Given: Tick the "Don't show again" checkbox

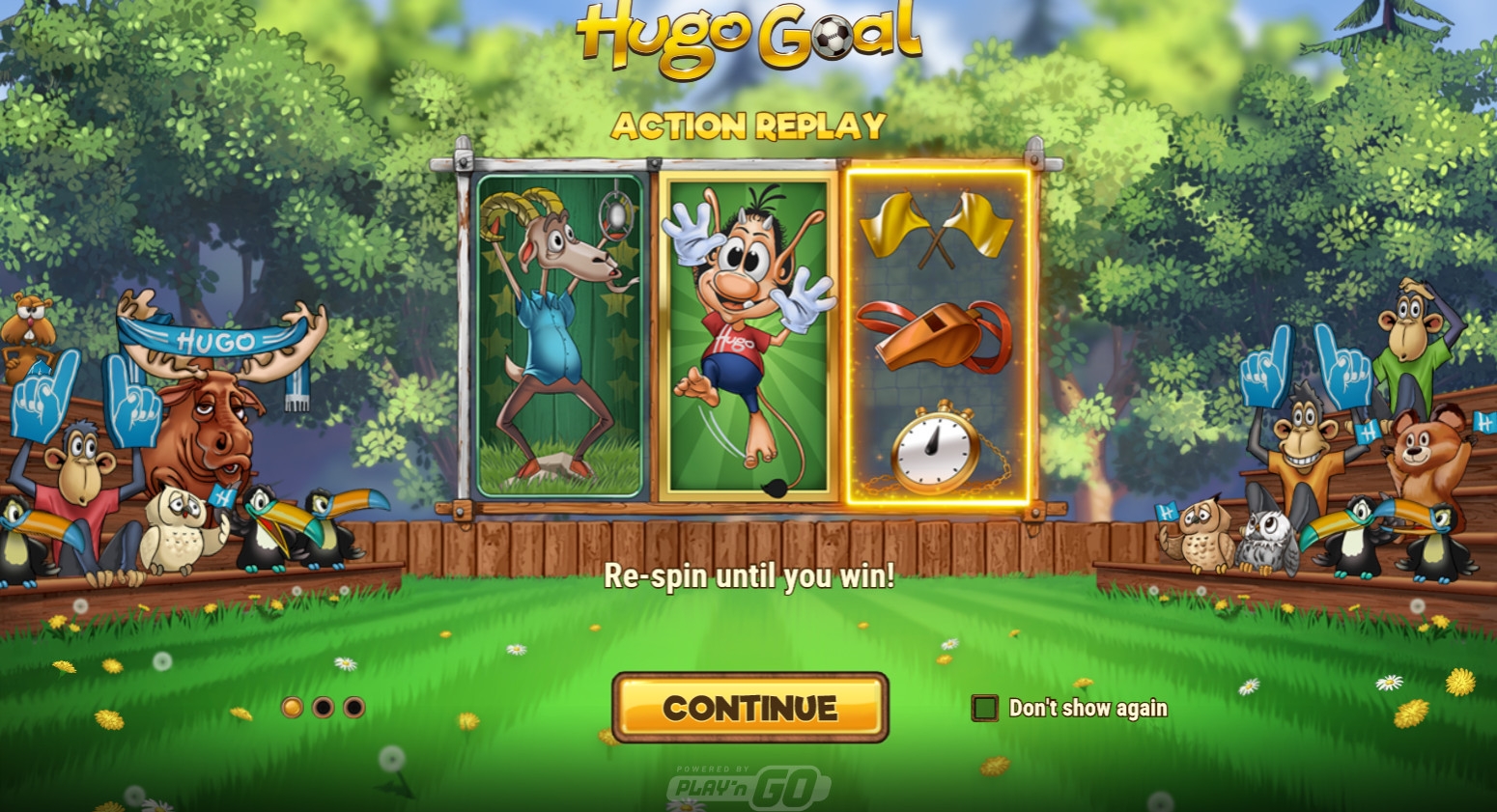Looking at the screenshot, I should tap(984, 708).
